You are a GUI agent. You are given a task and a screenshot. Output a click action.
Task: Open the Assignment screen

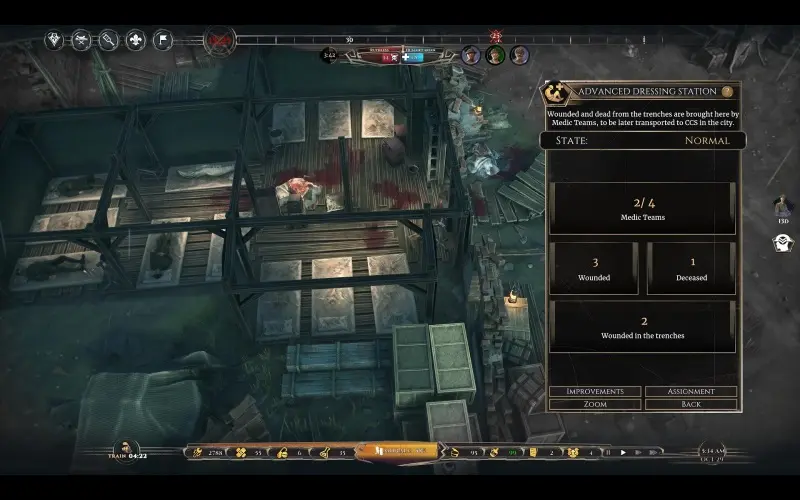tap(691, 391)
